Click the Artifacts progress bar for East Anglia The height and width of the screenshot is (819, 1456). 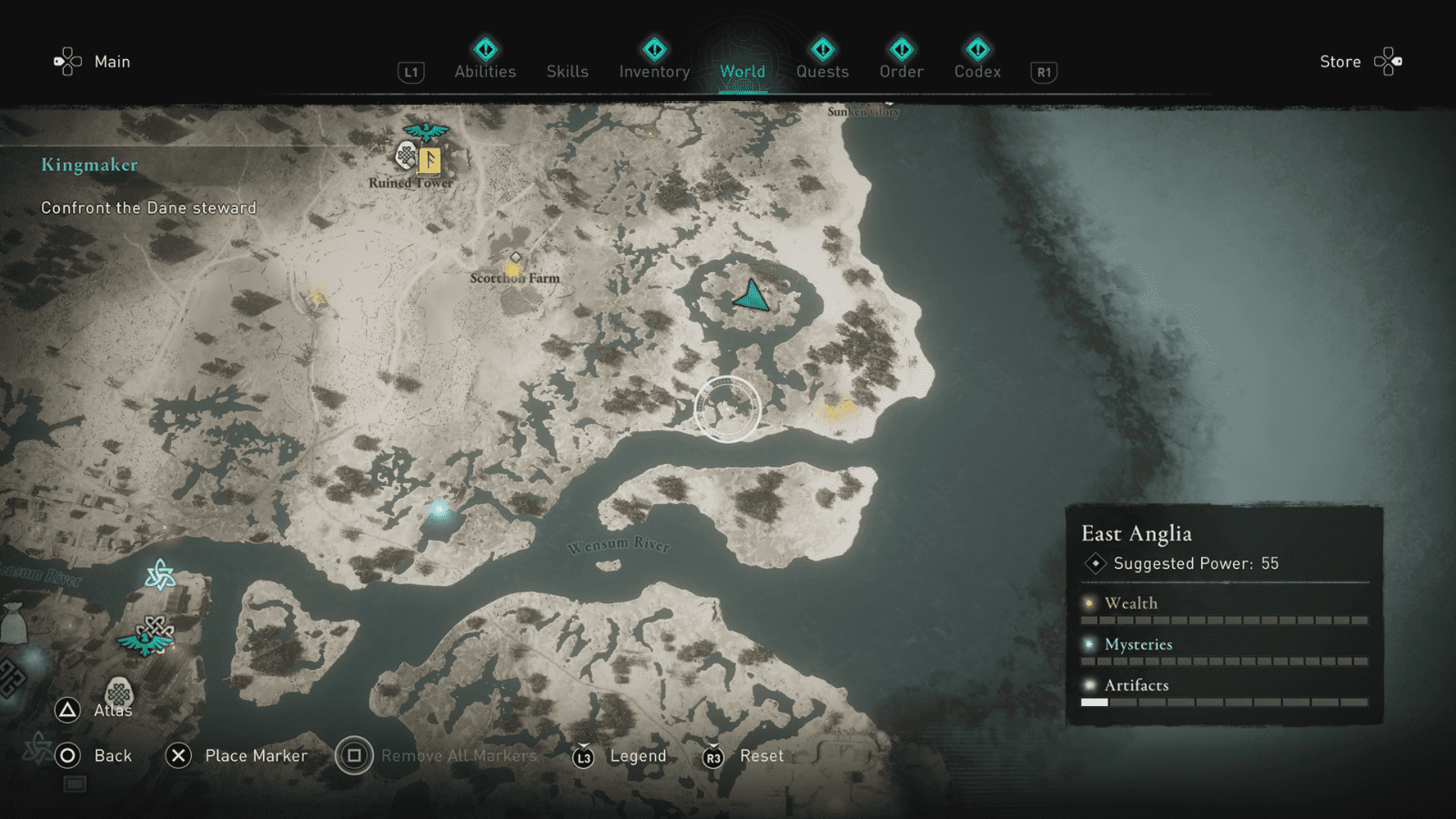click(x=1224, y=702)
